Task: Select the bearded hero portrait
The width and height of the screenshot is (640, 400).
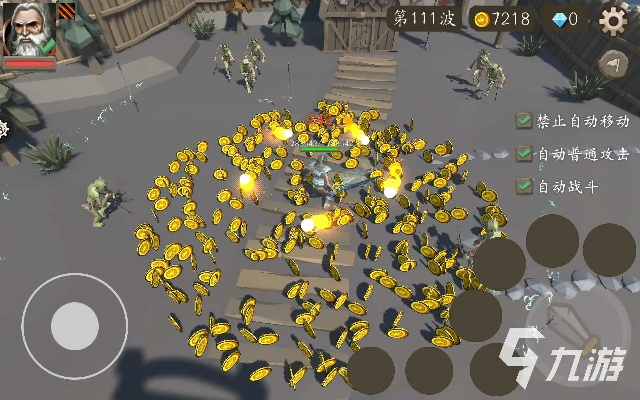Action: (x=29, y=30)
